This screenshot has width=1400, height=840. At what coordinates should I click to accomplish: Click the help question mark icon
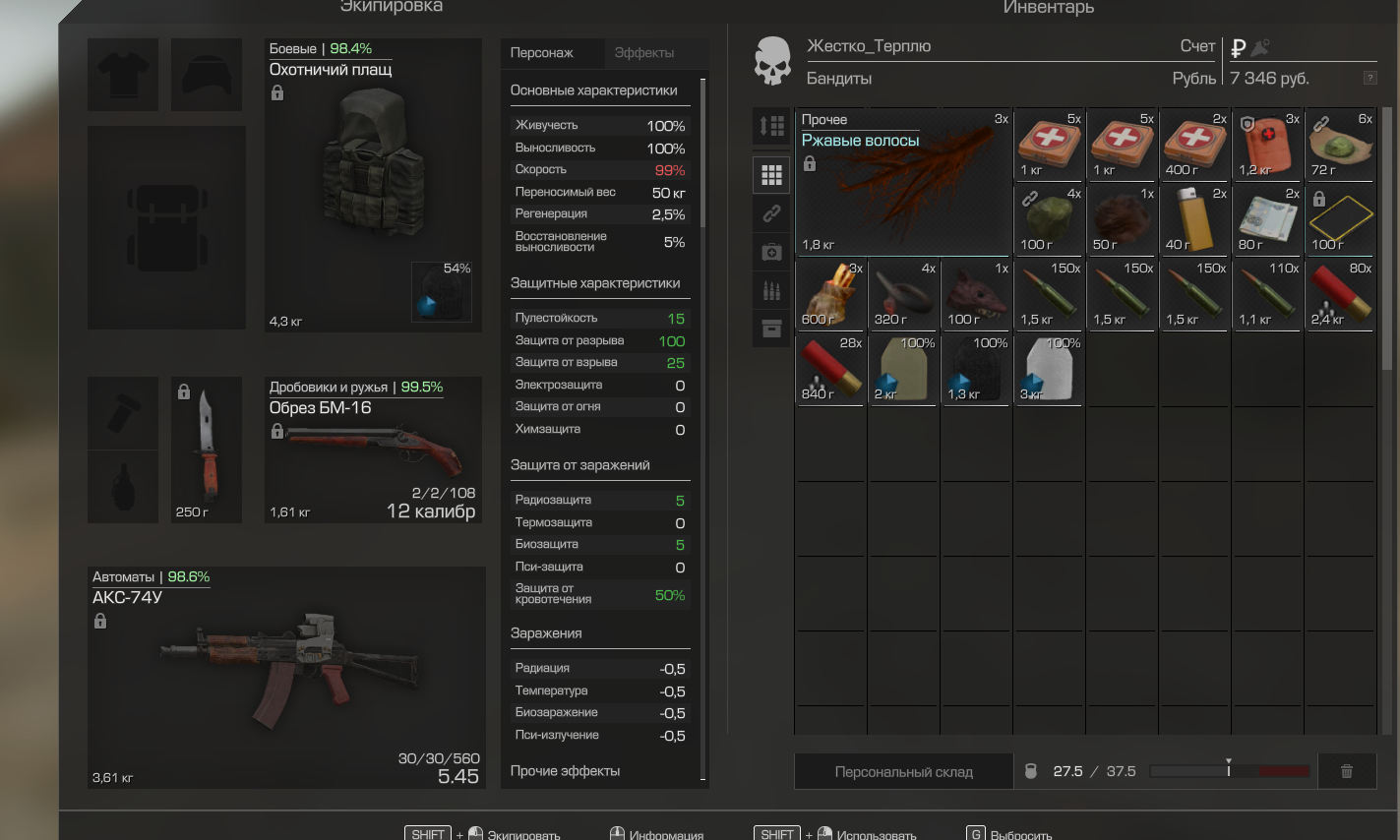coord(1370,78)
